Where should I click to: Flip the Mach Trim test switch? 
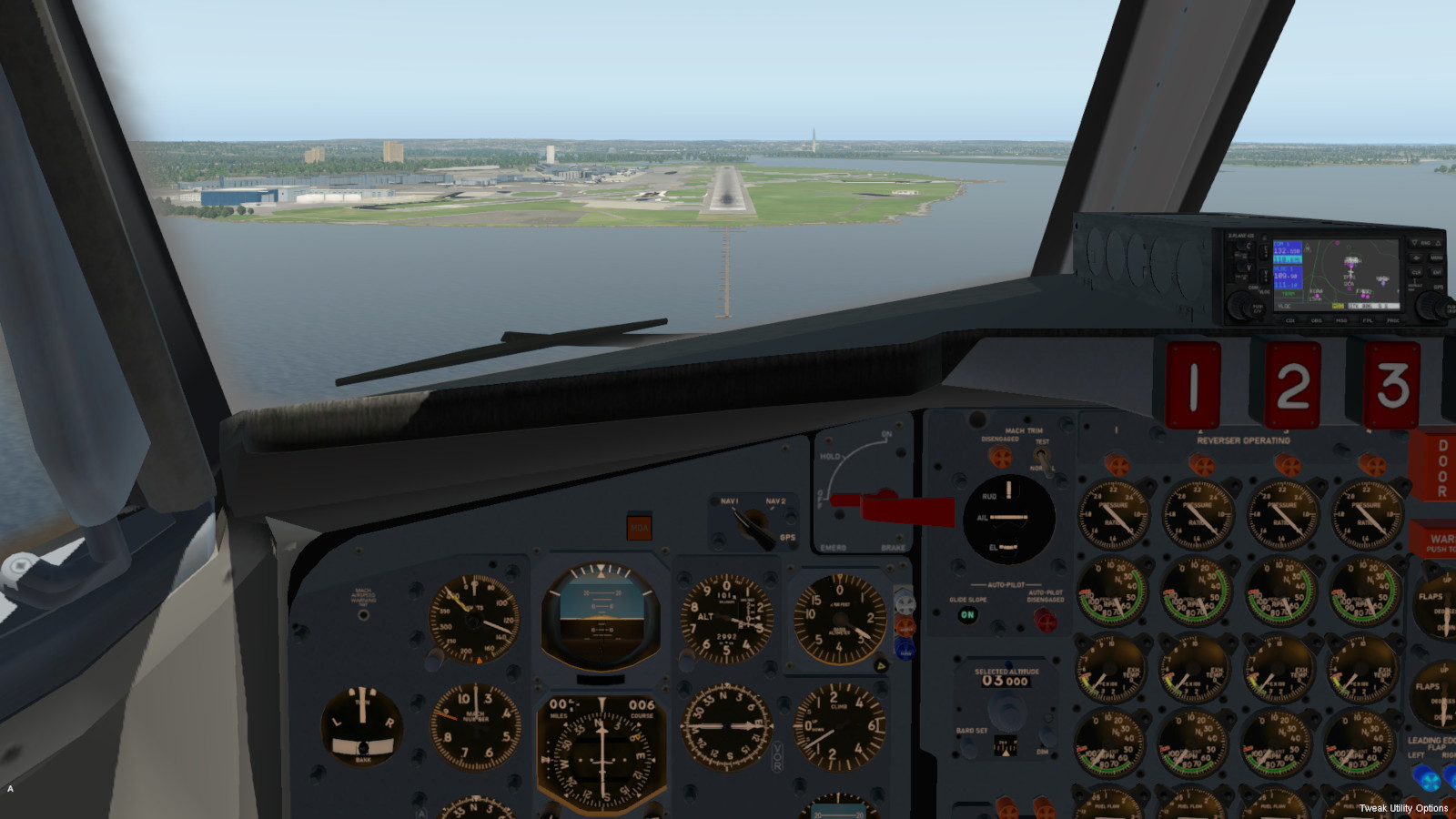point(1040,455)
